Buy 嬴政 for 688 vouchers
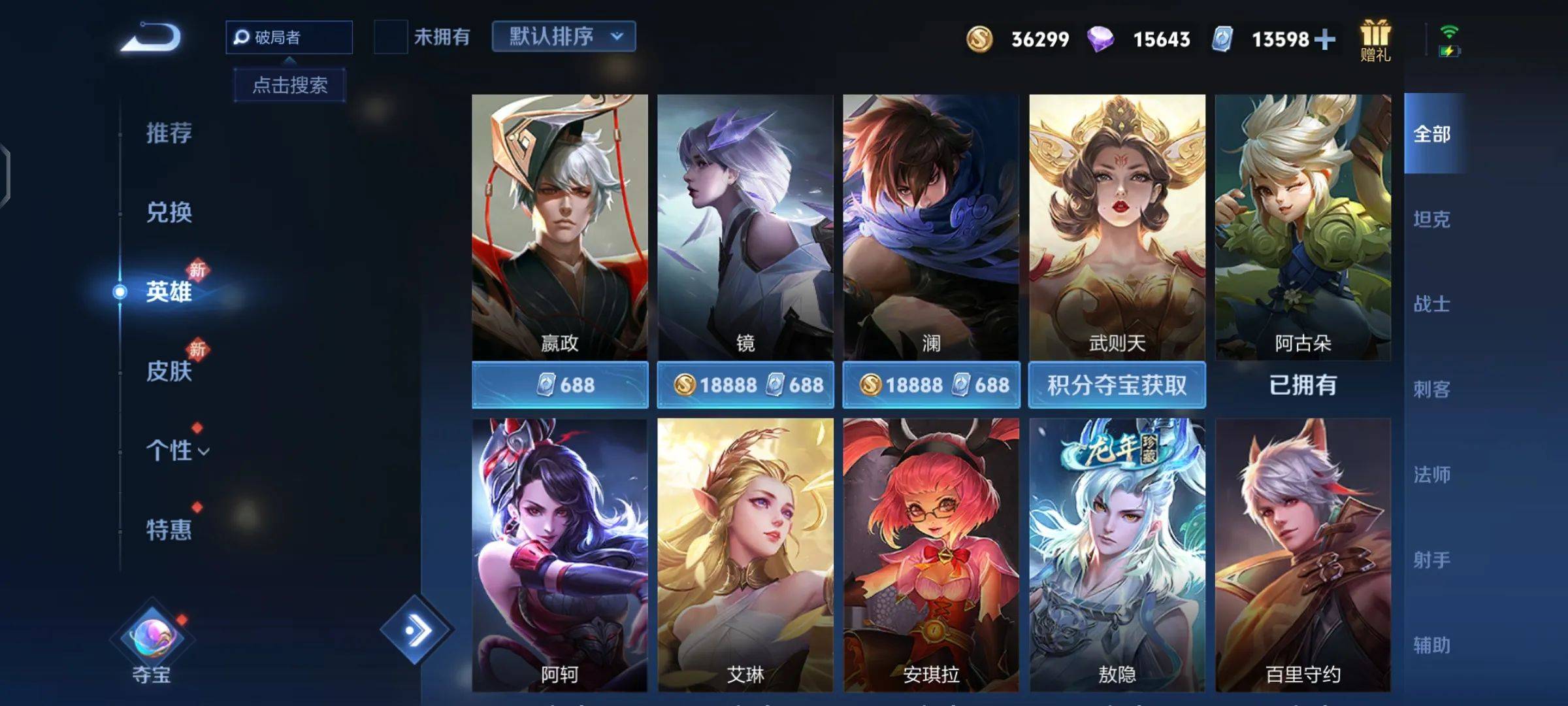 click(x=560, y=385)
